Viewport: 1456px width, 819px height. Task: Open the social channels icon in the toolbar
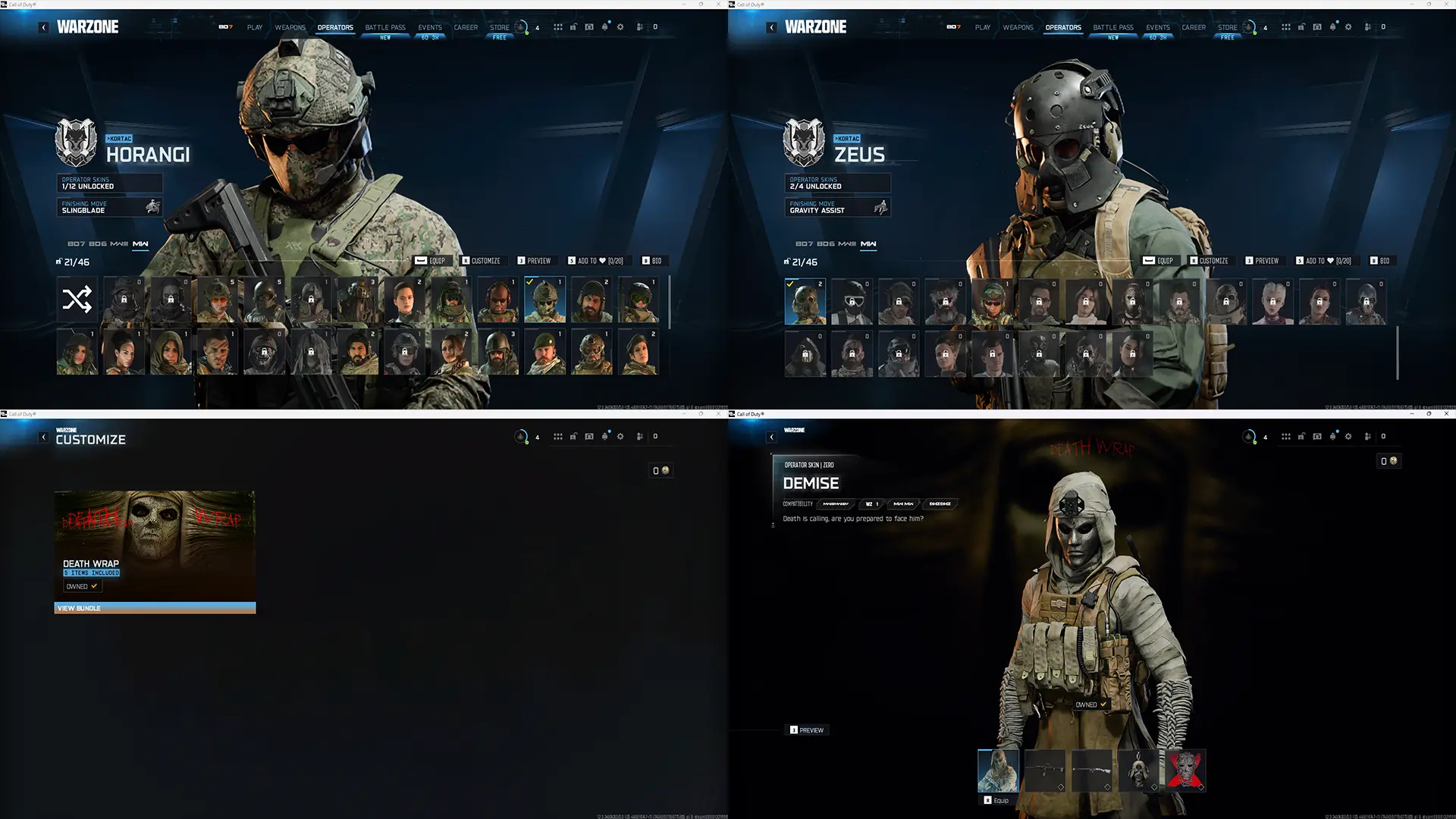pyautogui.click(x=639, y=27)
